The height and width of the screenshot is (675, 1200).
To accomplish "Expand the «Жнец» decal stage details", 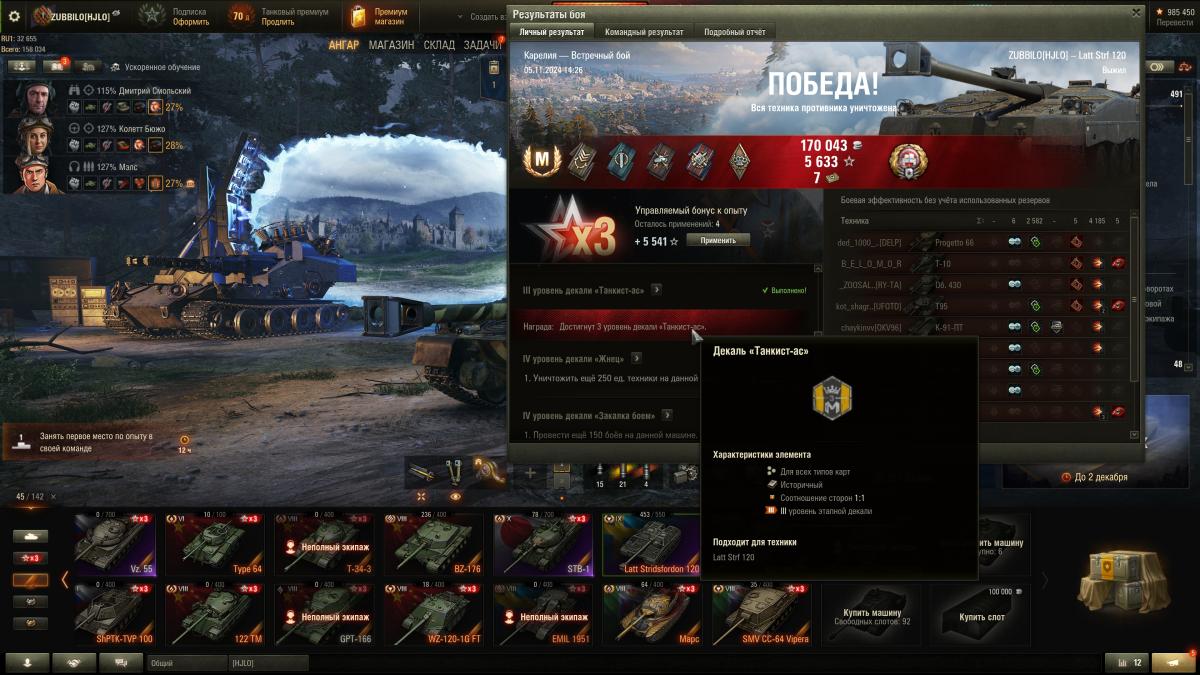I will (x=636, y=358).
